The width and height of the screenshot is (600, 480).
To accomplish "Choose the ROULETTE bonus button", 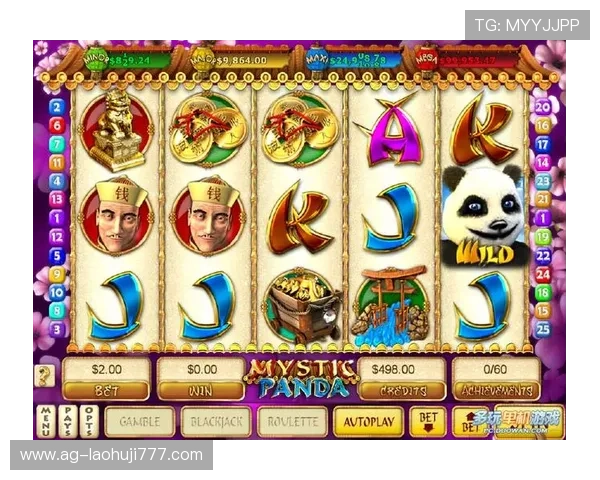I will pos(292,421).
